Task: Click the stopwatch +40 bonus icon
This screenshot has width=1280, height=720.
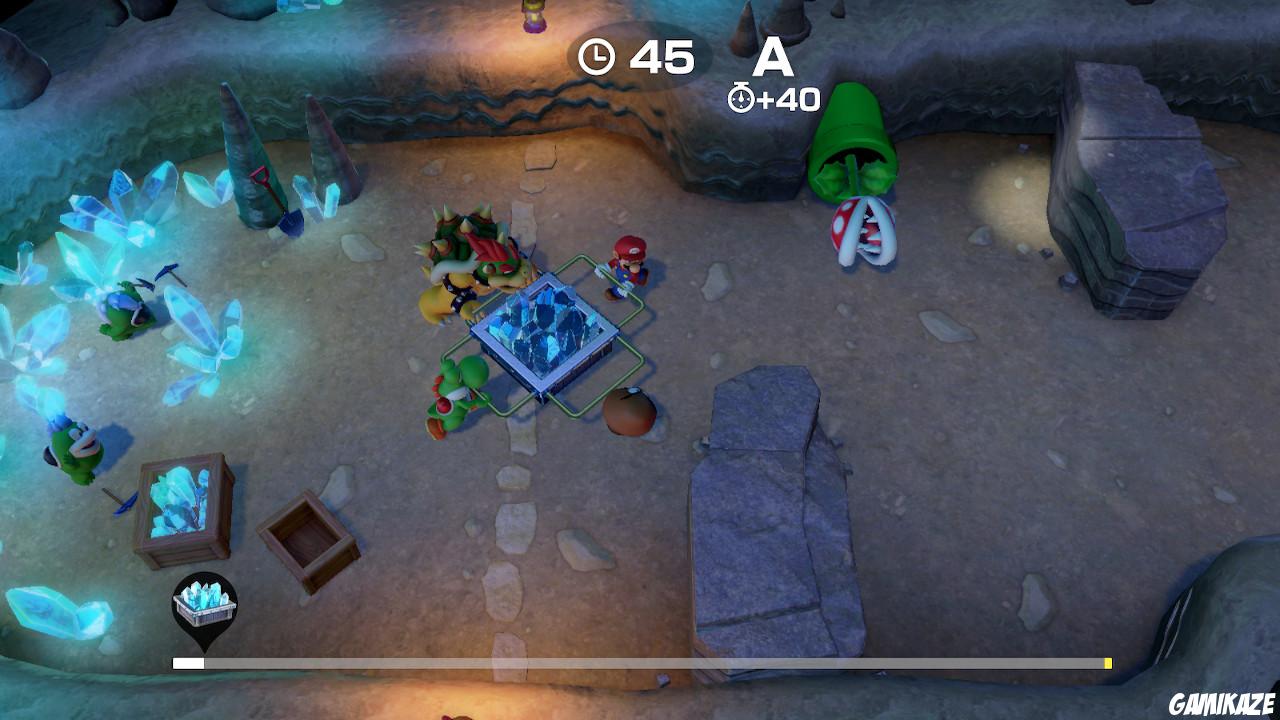Action: pos(742,97)
